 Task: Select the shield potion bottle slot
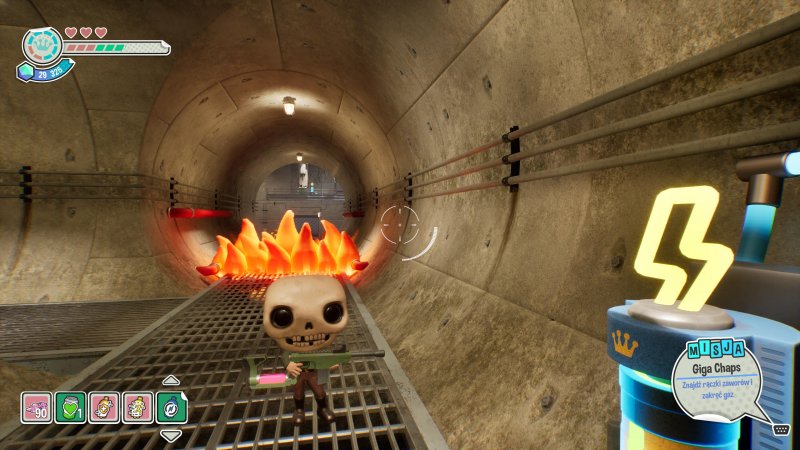(x=104, y=407)
